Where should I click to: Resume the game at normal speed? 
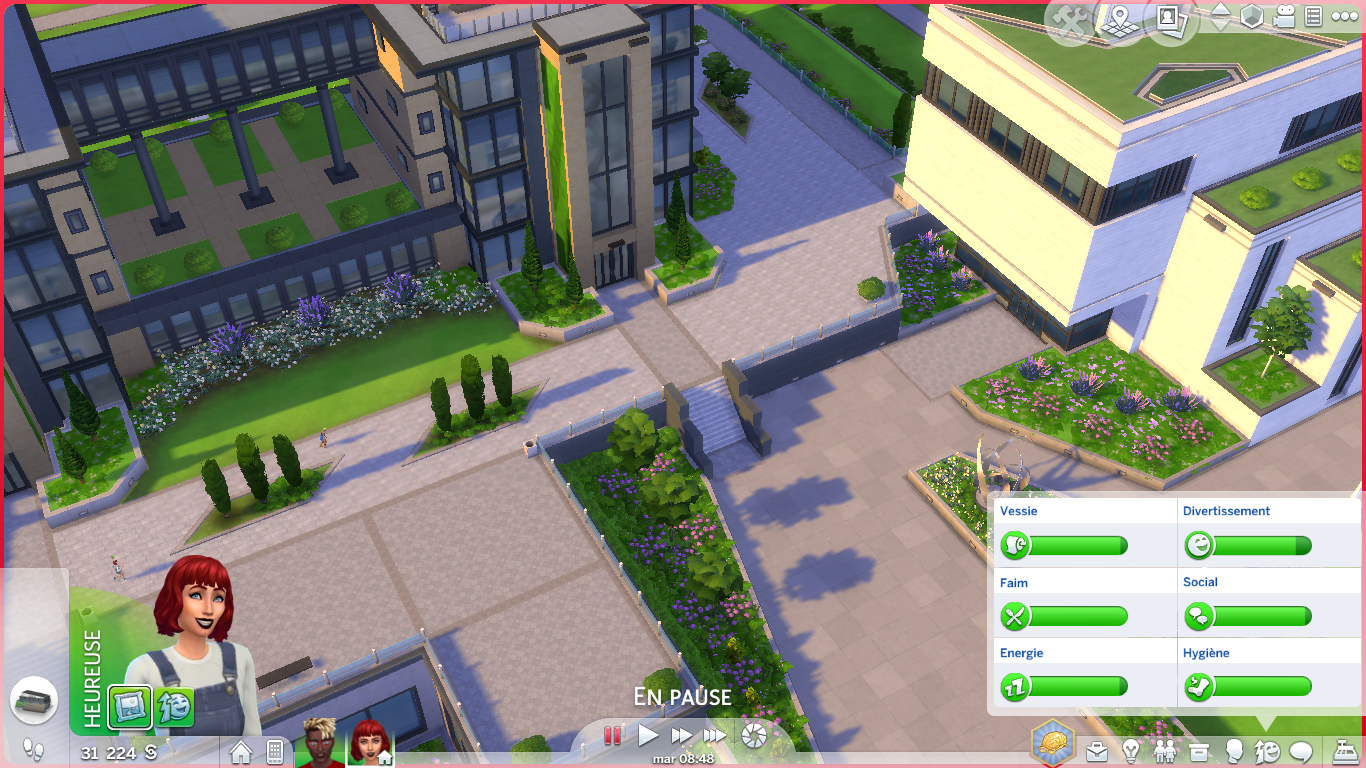[x=648, y=736]
